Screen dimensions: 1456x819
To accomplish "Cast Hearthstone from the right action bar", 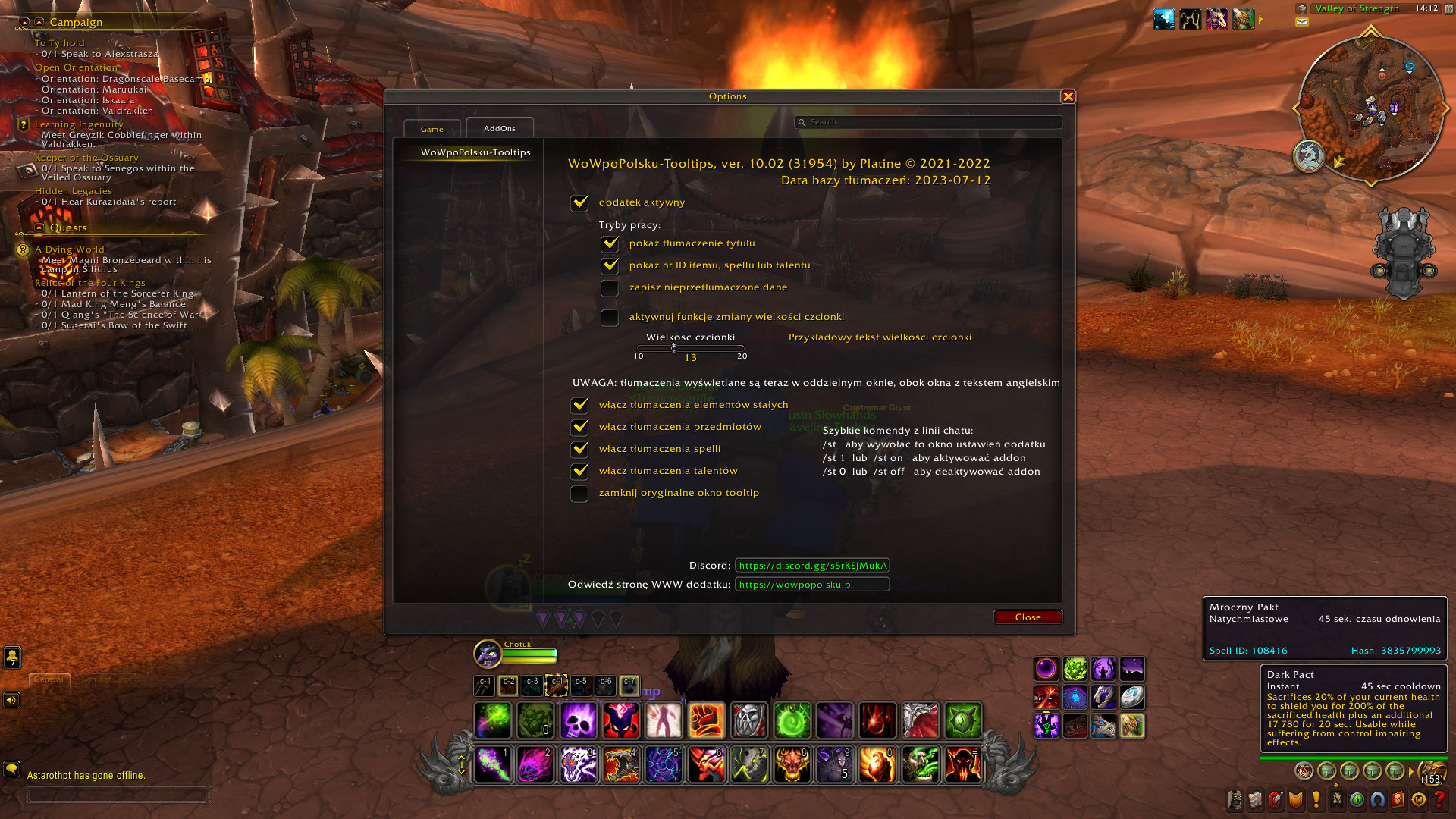I will 1132,698.
